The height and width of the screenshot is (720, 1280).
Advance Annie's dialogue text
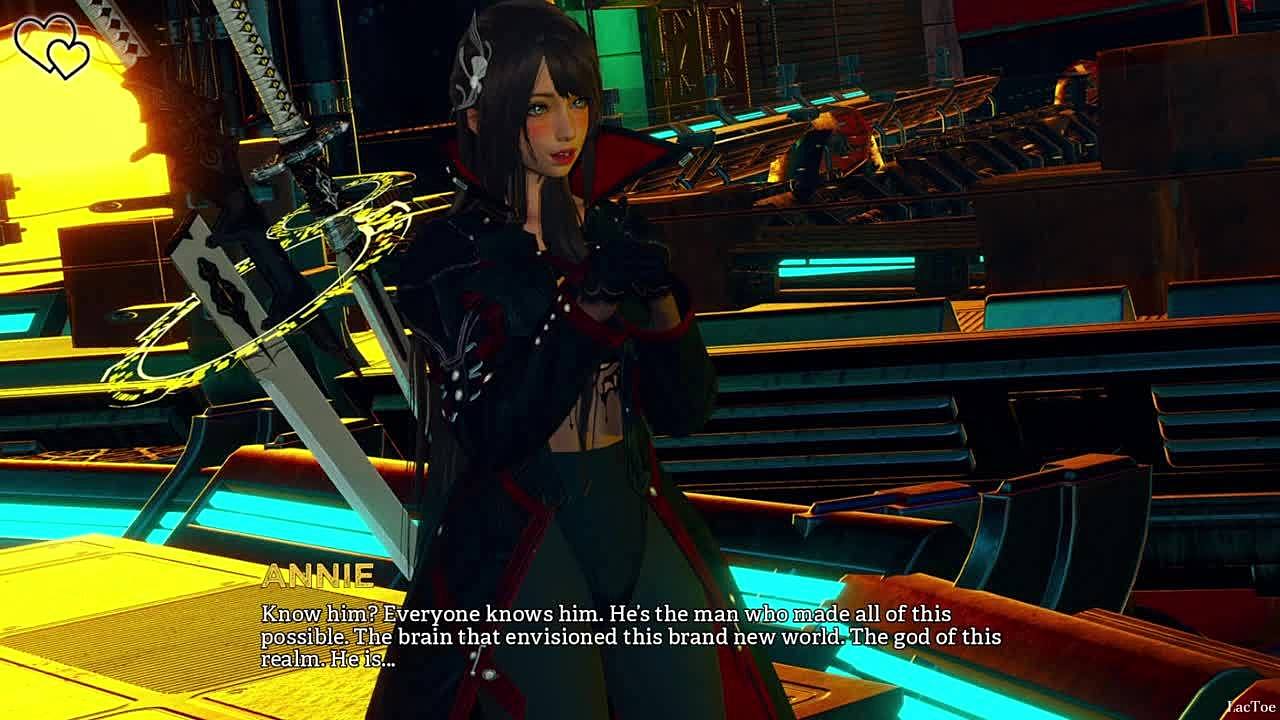point(630,636)
